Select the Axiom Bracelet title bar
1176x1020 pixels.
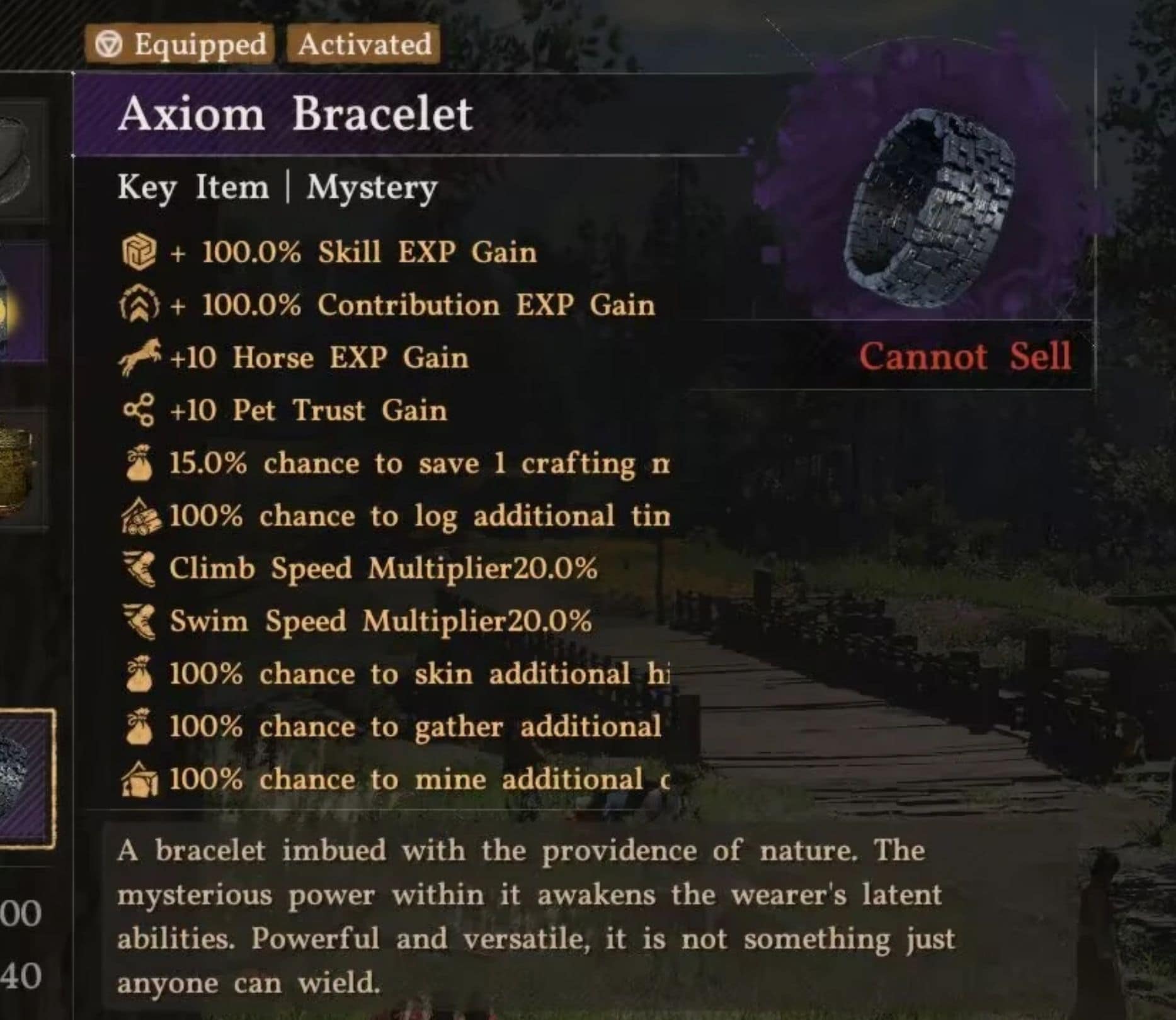[296, 112]
